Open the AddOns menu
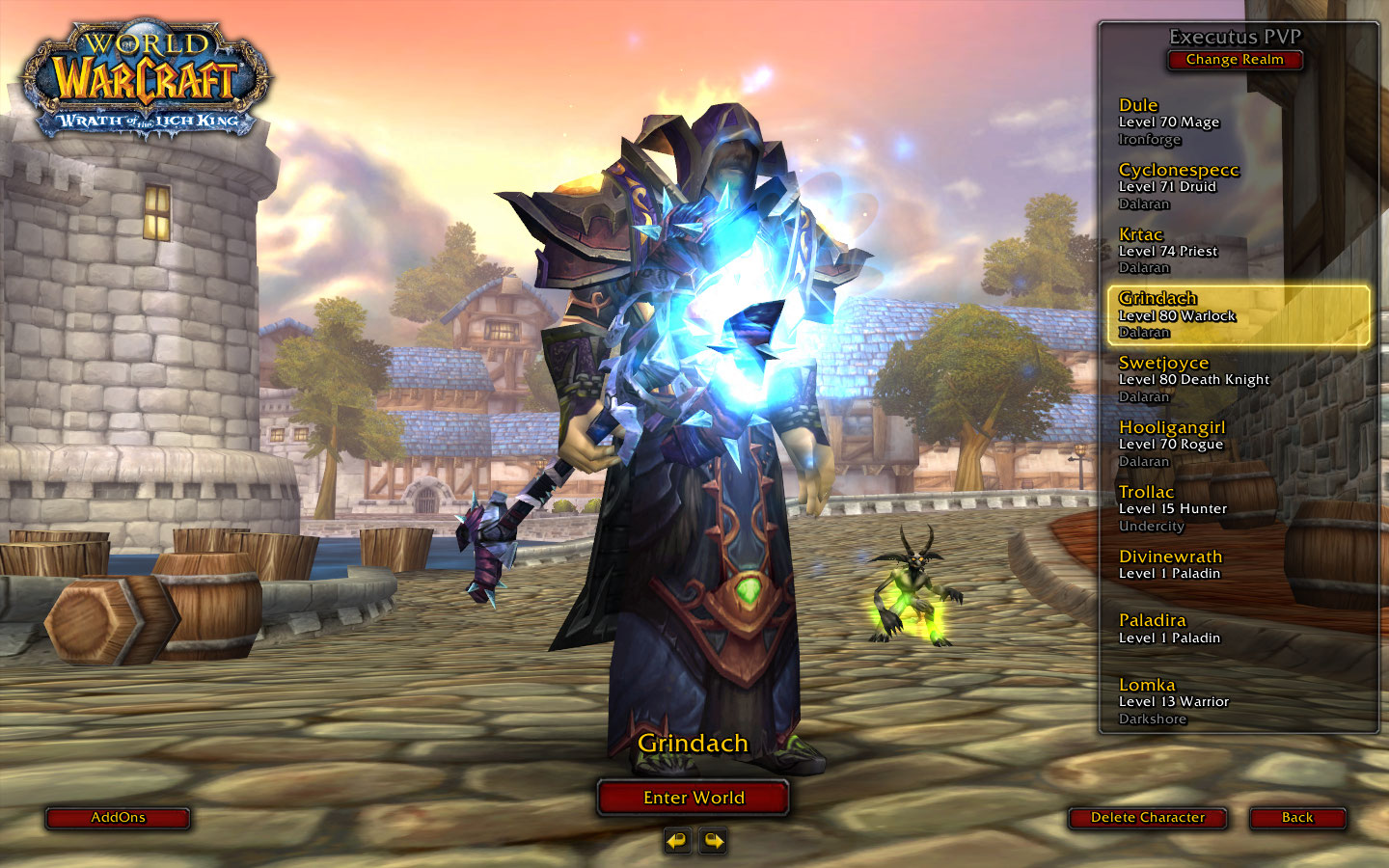The image size is (1389, 868). point(118,818)
